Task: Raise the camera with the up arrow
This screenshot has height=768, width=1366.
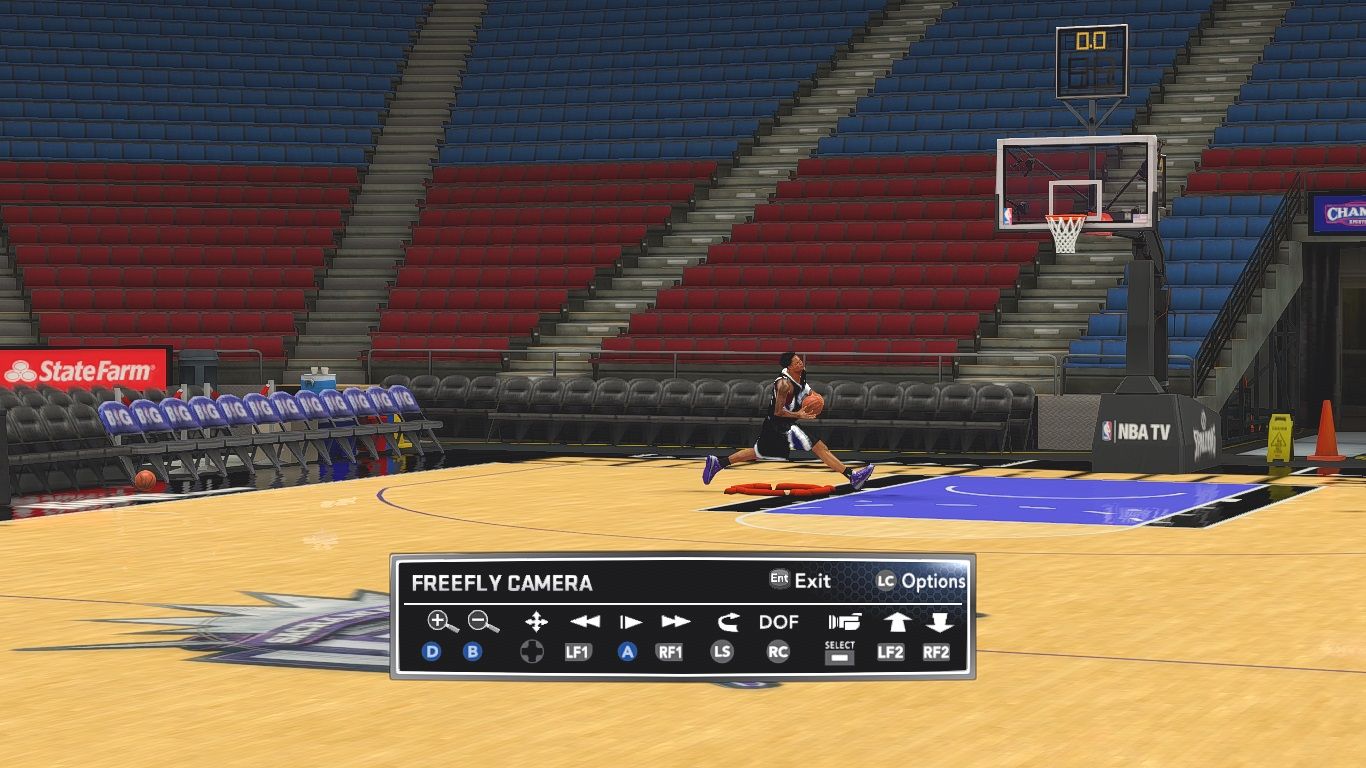Action: point(895,622)
